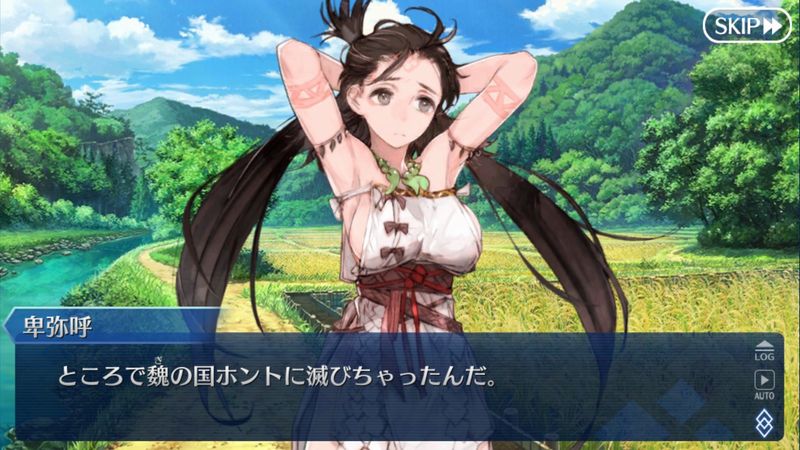Advance the dialogue by clicking the text box
This screenshot has height=450, width=800.
tap(380, 390)
